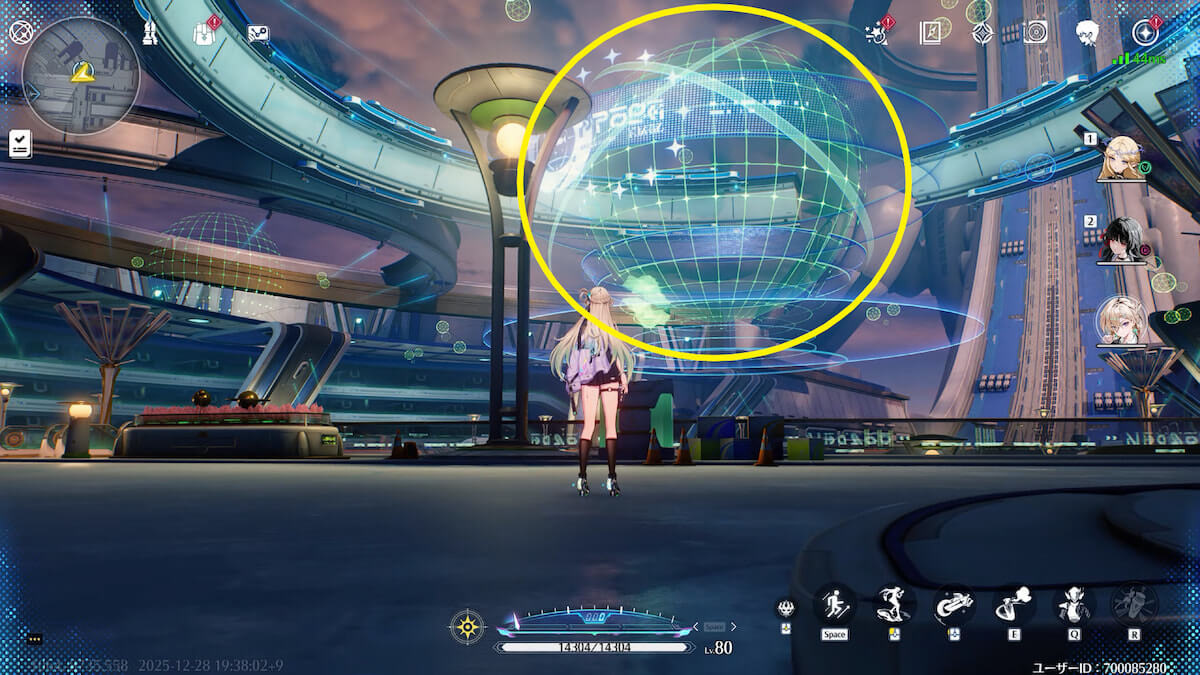The height and width of the screenshot is (675, 1200).
Task: Activate the running figure dash skill
Action: click(x=834, y=604)
